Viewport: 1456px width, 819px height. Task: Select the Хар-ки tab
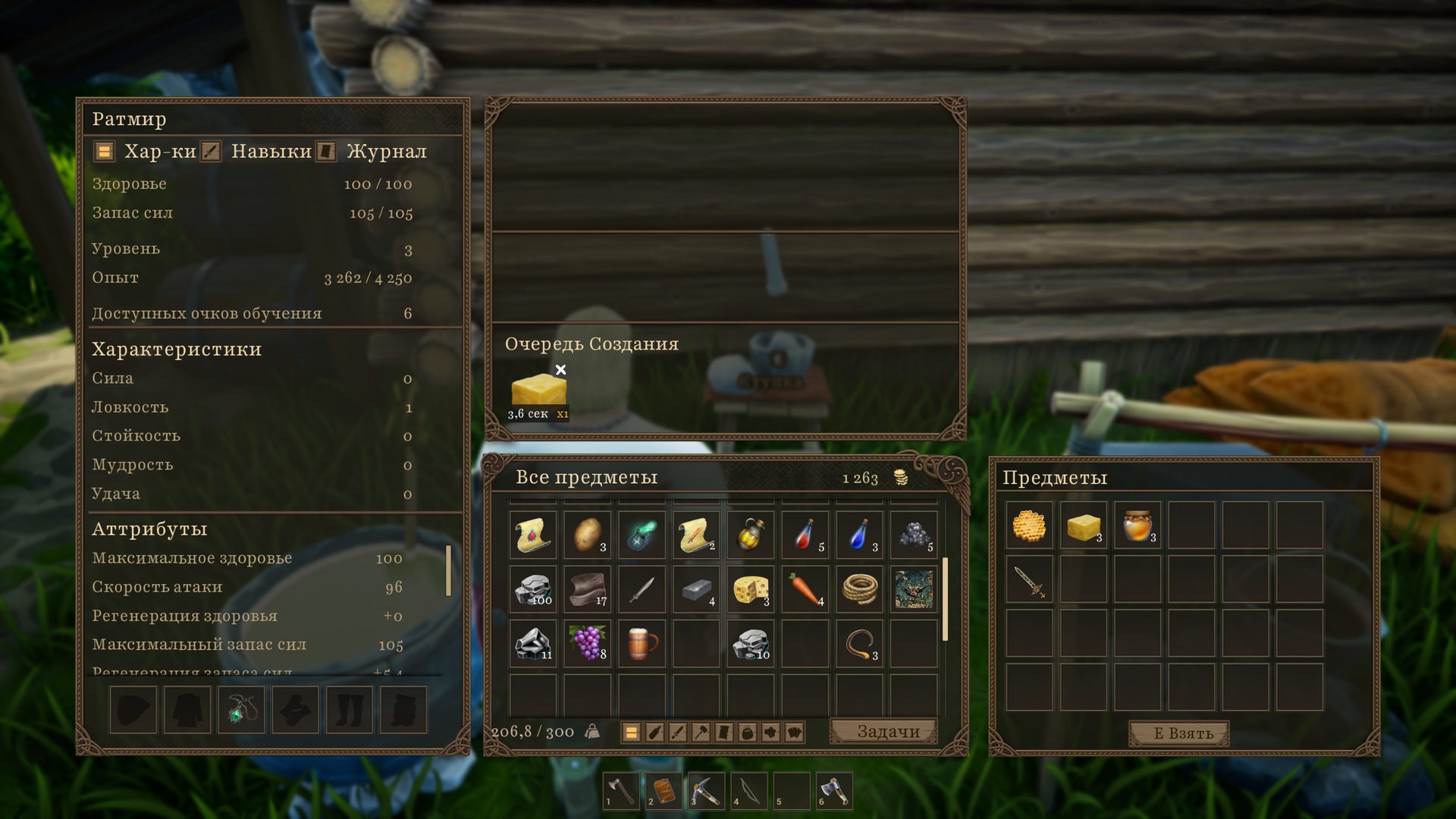click(159, 152)
